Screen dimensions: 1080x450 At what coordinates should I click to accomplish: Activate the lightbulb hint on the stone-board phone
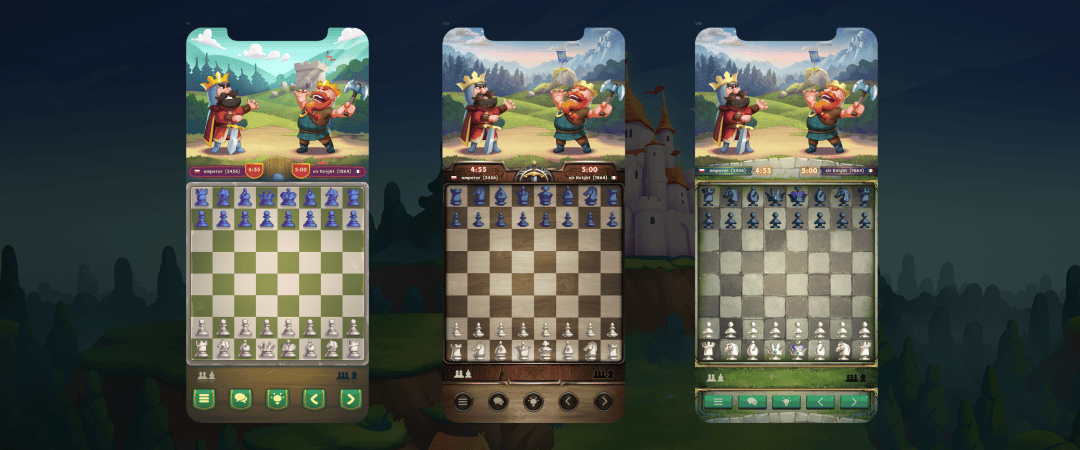[x=785, y=402]
